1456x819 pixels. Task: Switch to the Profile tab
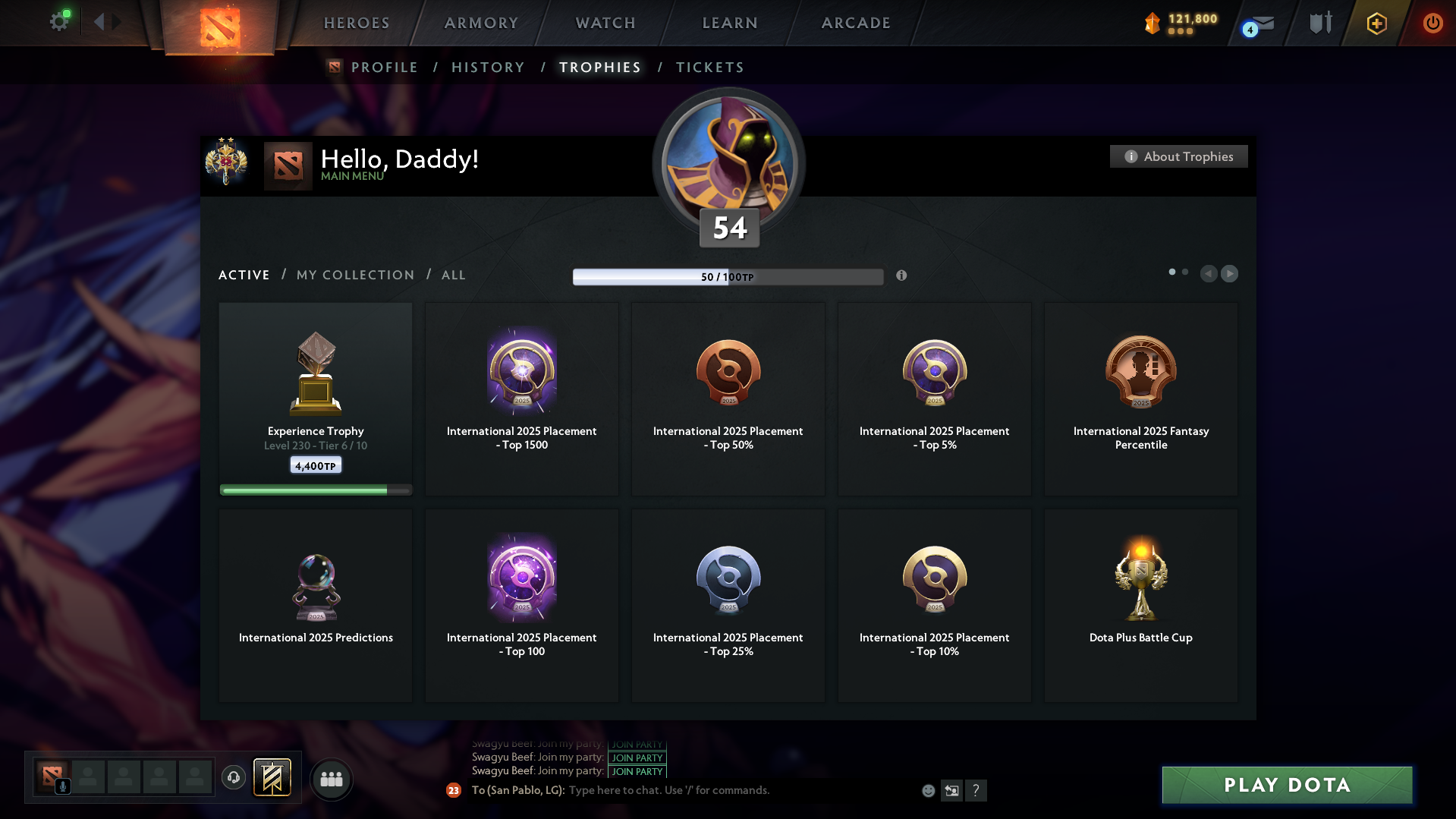(x=384, y=68)
